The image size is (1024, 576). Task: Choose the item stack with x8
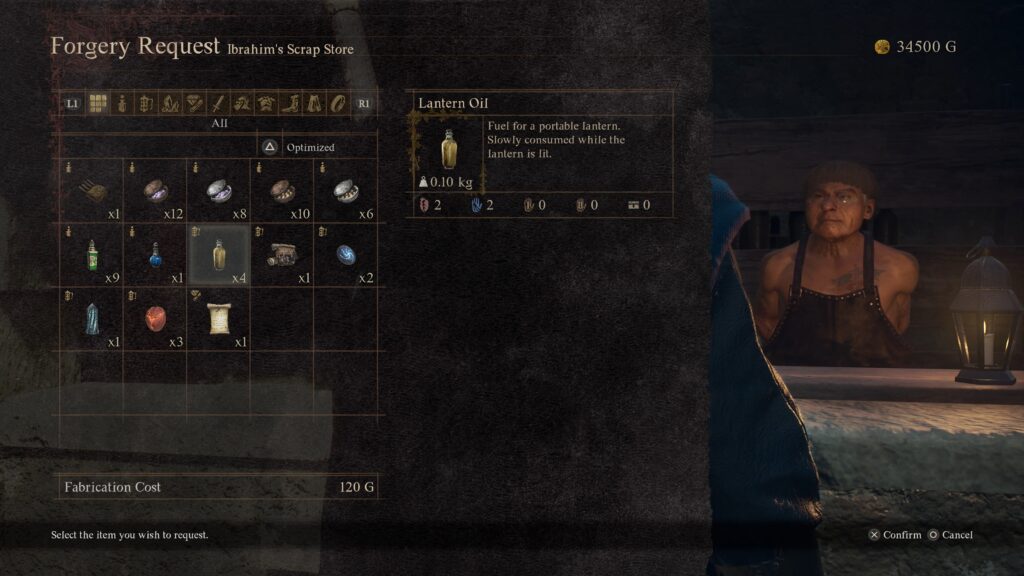pyautogui.click(x=219, y=190)
